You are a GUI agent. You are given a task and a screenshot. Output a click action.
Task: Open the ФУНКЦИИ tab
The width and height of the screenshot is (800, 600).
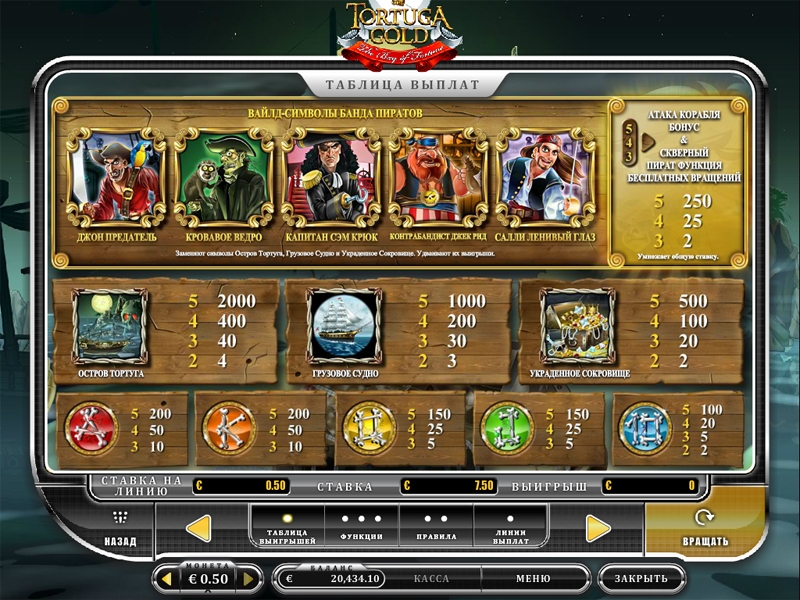click(361, 529)
